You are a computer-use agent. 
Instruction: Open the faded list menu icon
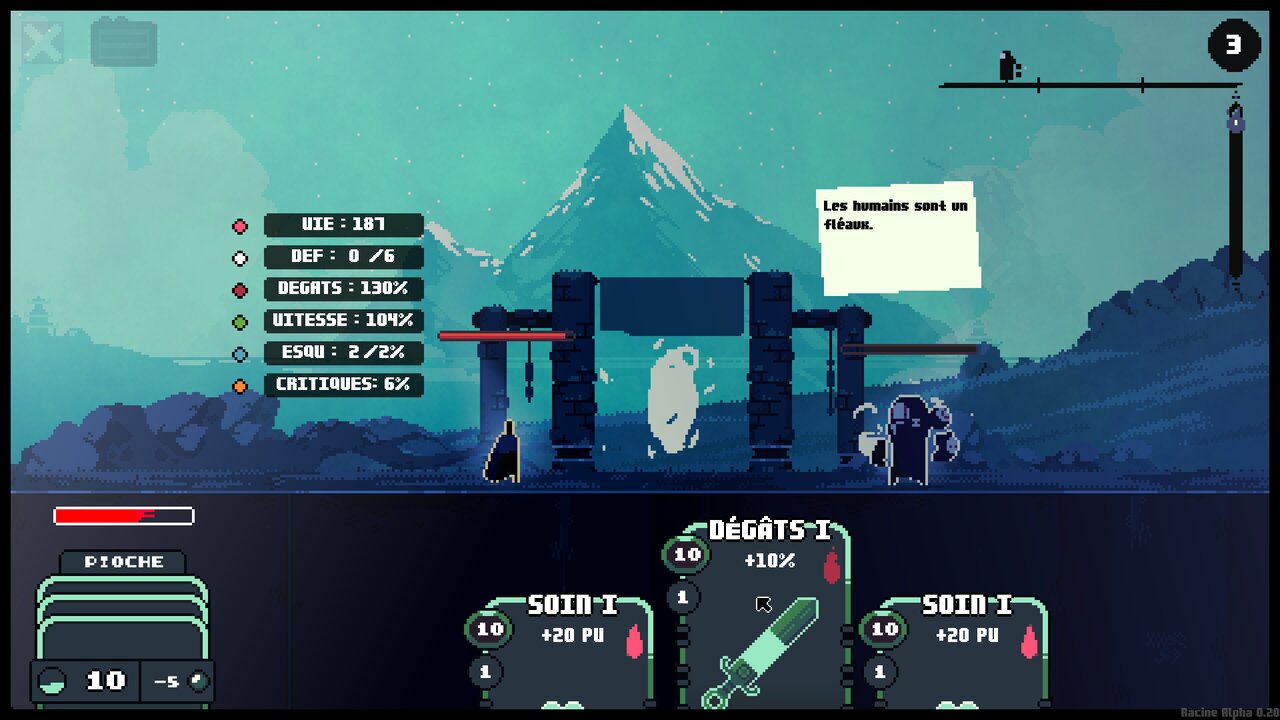(x=124, y=43)
